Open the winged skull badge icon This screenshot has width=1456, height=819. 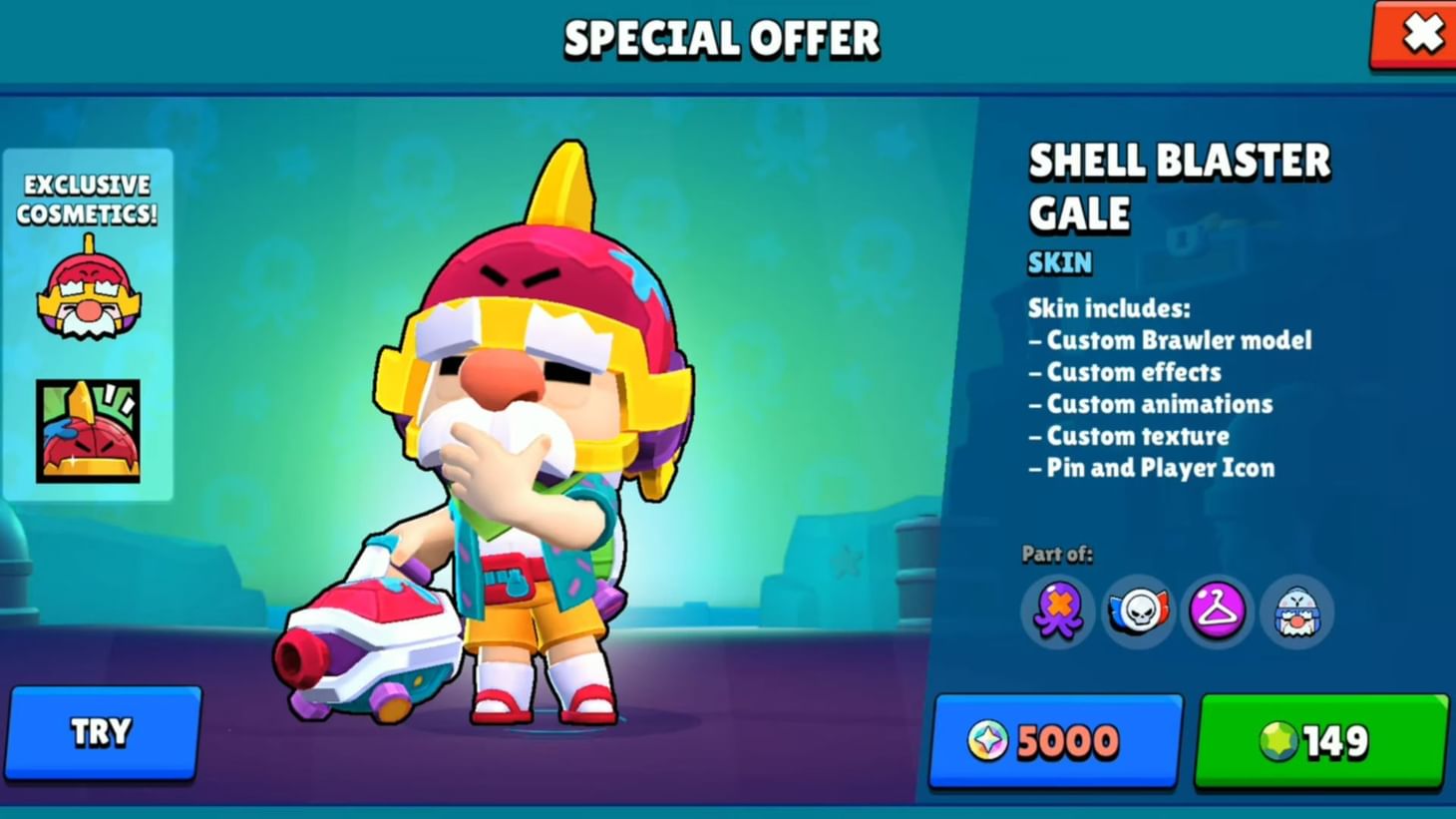point(1137,613)
